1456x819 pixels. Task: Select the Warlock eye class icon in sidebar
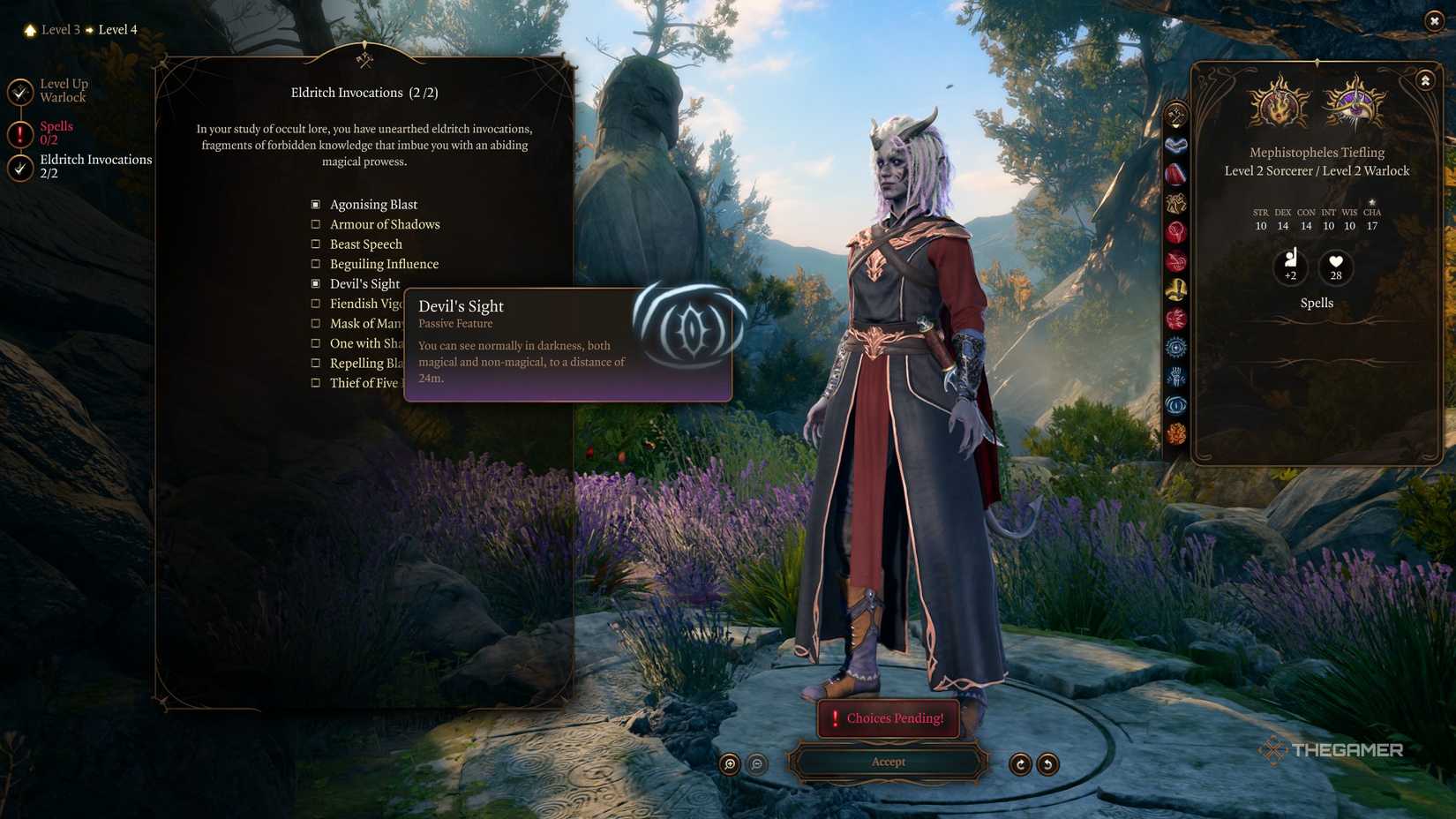[x=1176, y=406]
